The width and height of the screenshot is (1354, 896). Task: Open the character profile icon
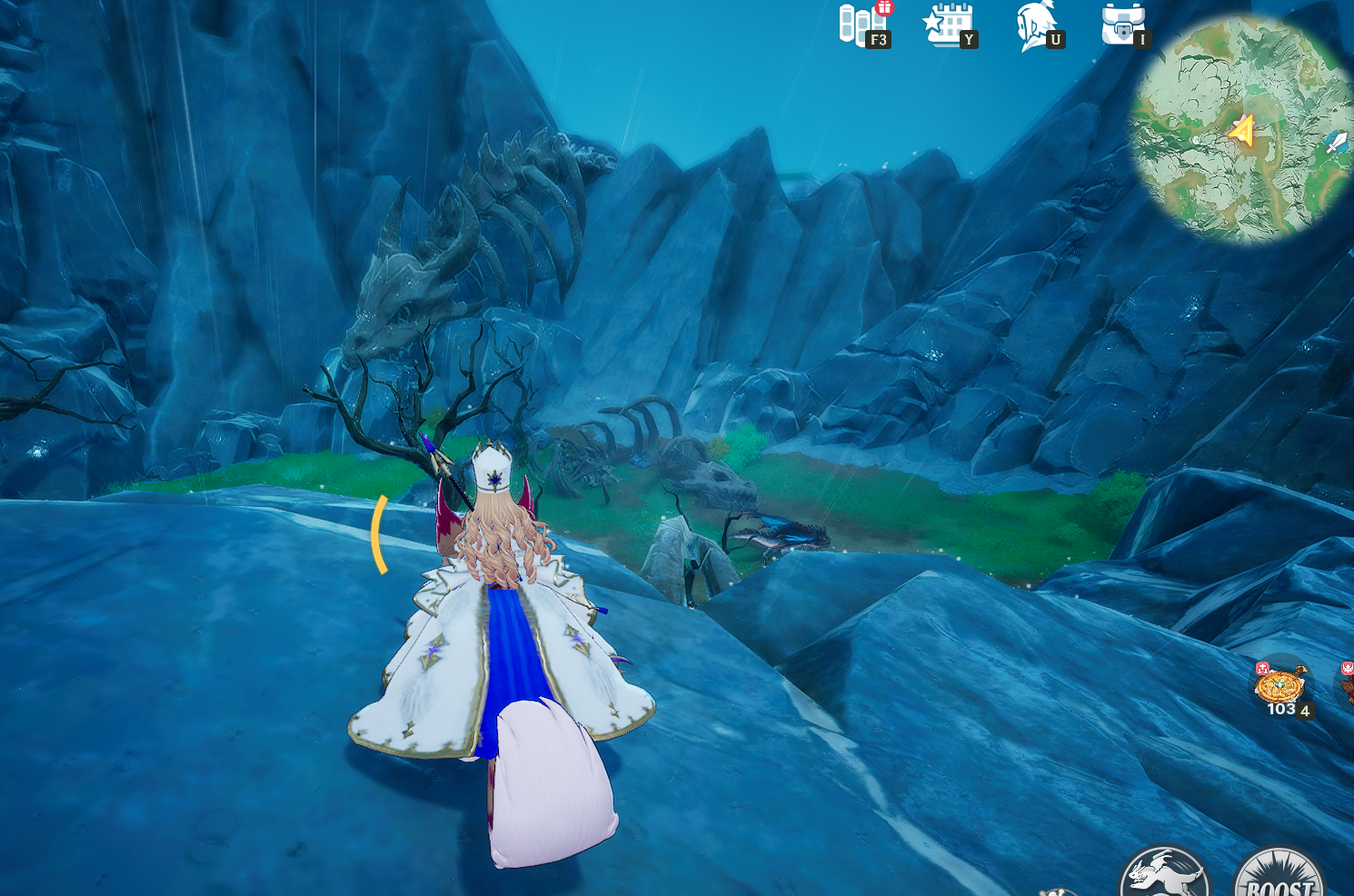(x=1036, y=25)
